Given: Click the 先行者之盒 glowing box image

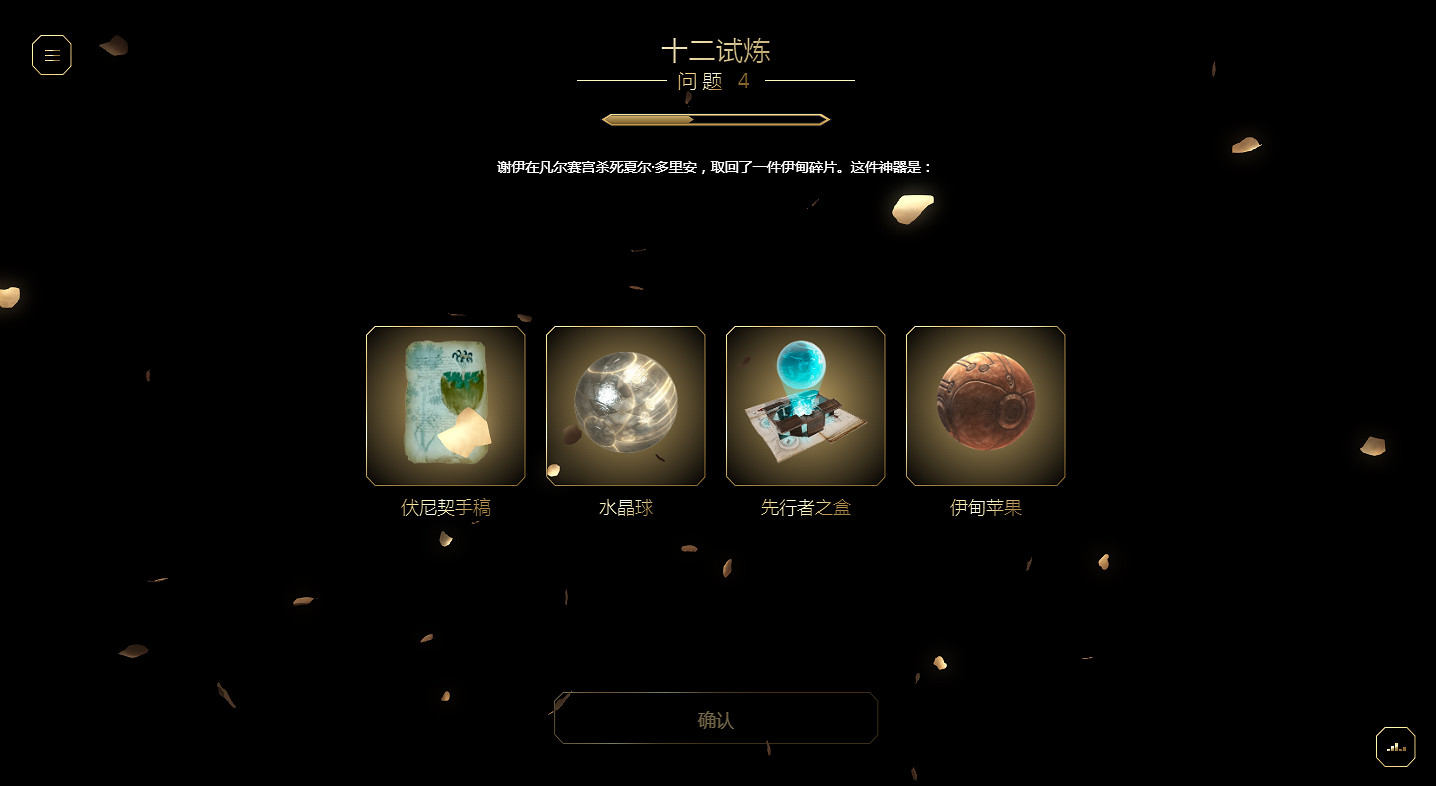Looking at the screenshot, I should (805, 406).
